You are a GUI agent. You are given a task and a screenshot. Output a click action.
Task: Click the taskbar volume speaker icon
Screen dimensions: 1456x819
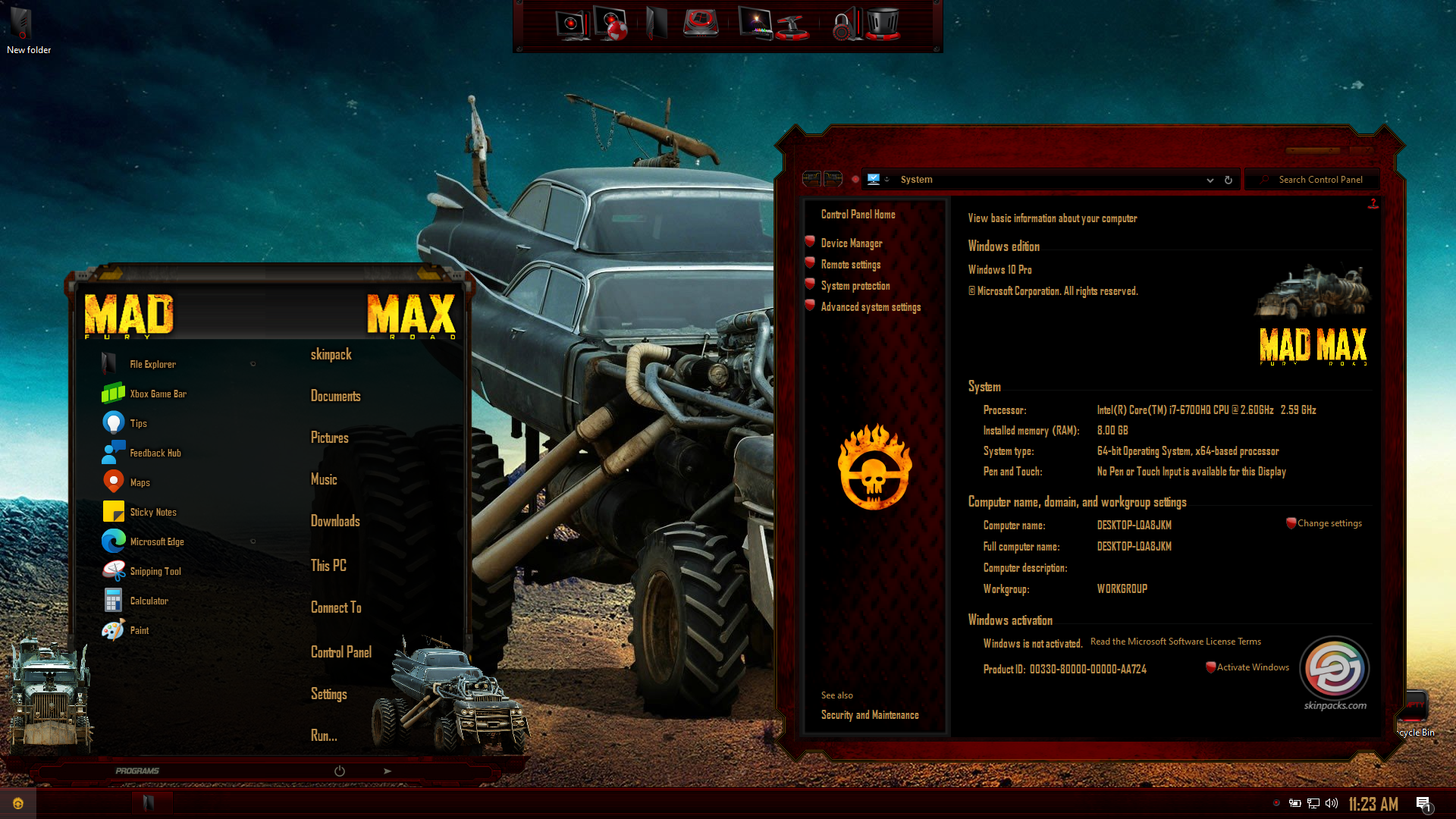1332,804
